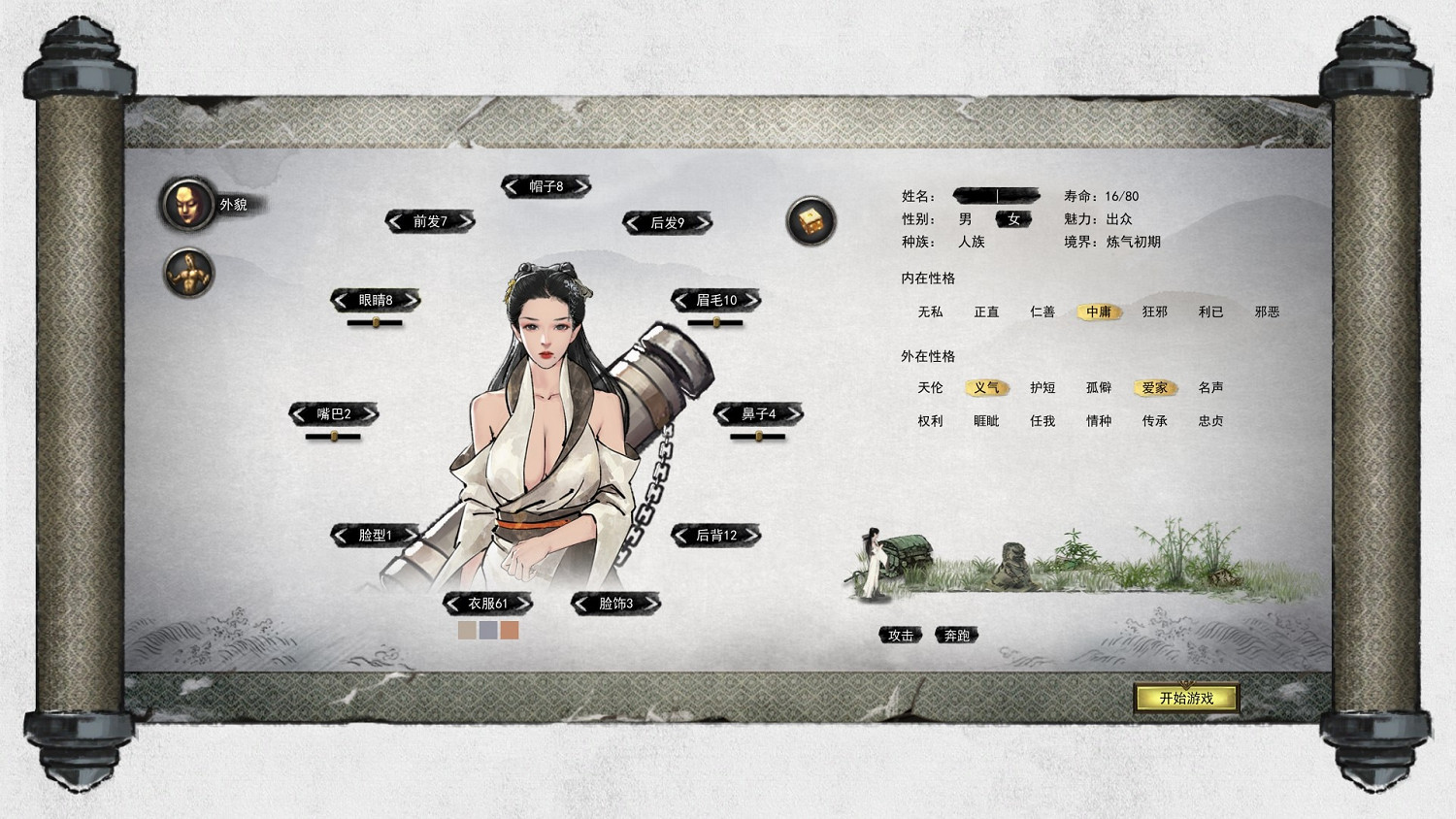Click left arrow on 前发7 front hair

click(x=394, y=221)
